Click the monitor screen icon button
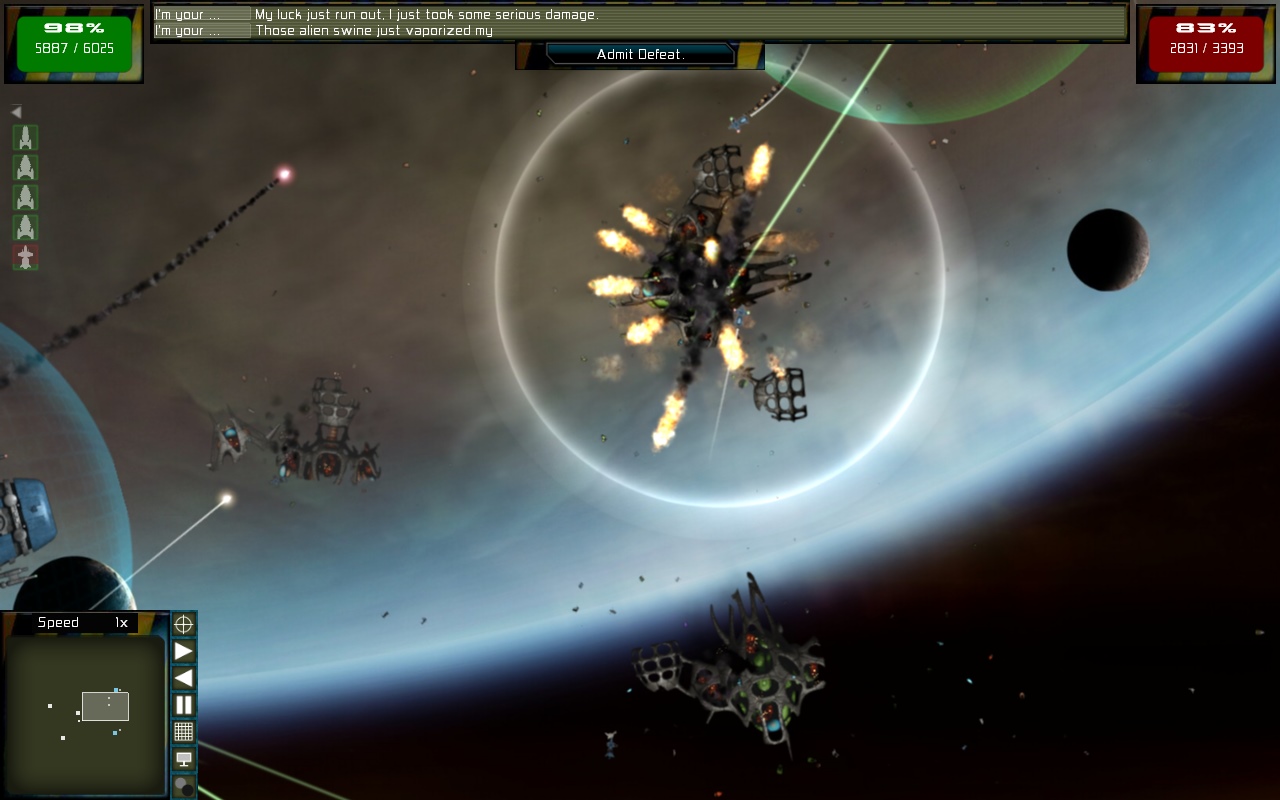 [x=184, y=759]
